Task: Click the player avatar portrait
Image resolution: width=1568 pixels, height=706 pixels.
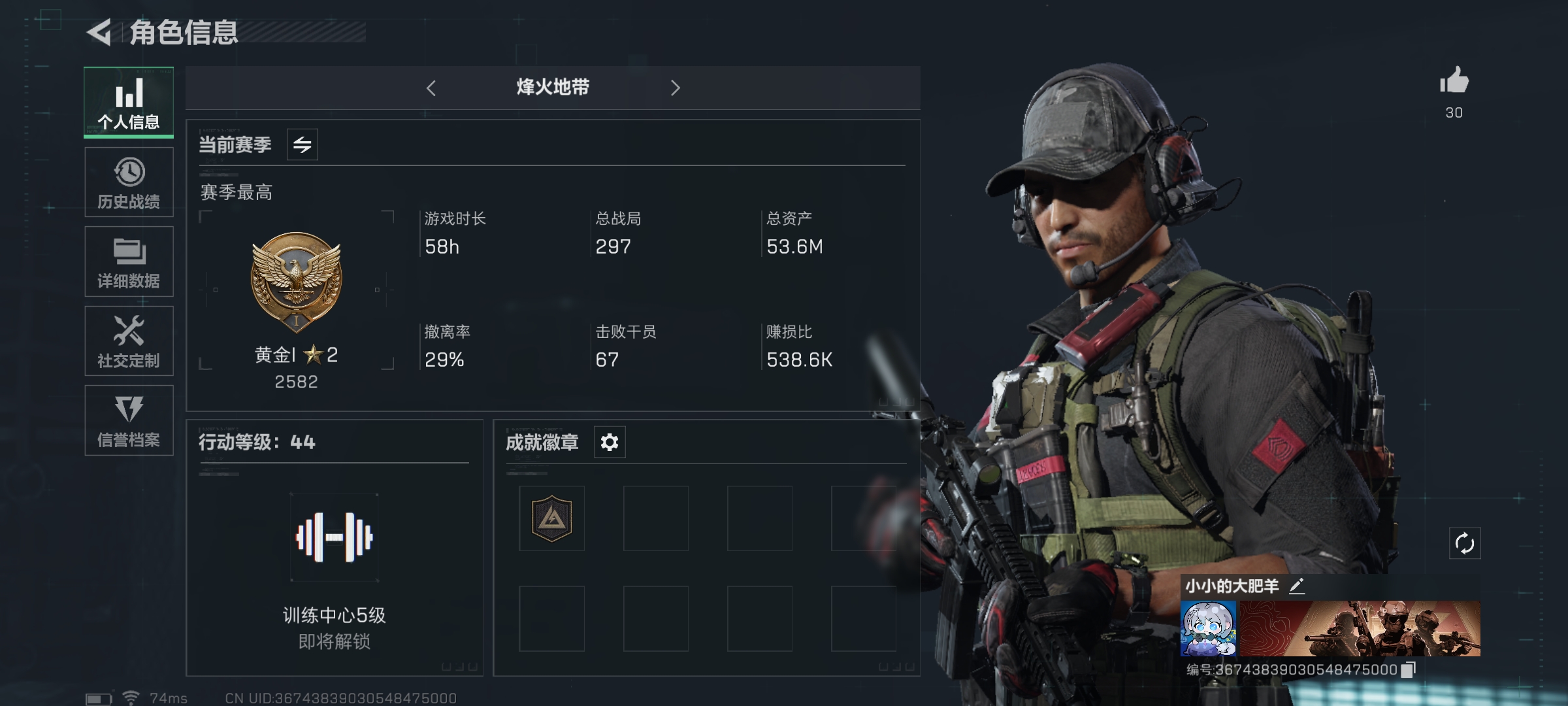Action: click(x=1208, y=628)
